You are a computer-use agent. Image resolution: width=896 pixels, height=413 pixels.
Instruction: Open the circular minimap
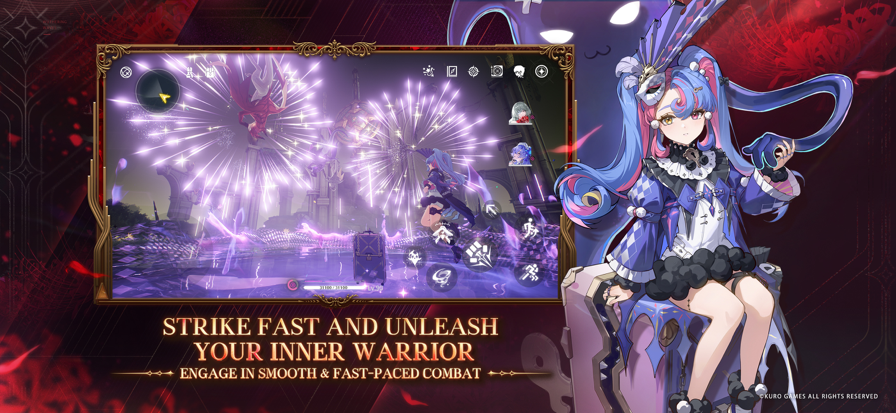point(158,92)
